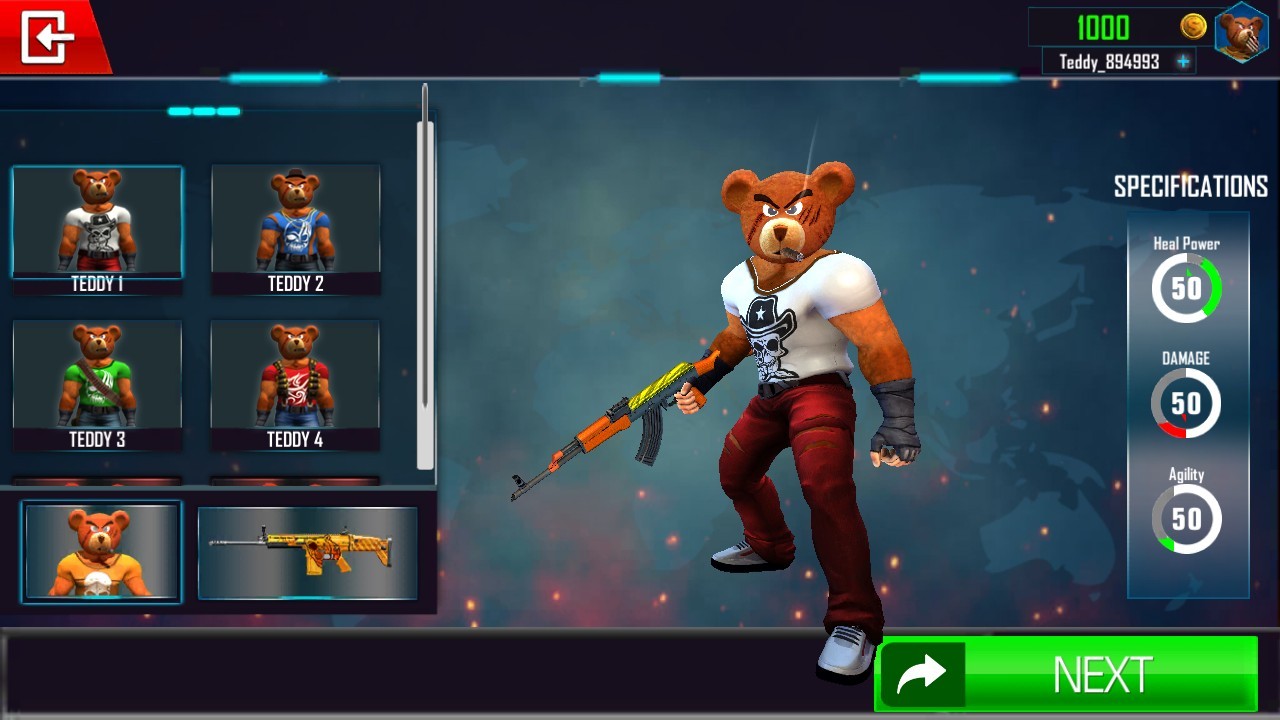Viewport: 1280px width, 720px height.
Task: Select the Teddy 1 character
Action: coord(97,228)
